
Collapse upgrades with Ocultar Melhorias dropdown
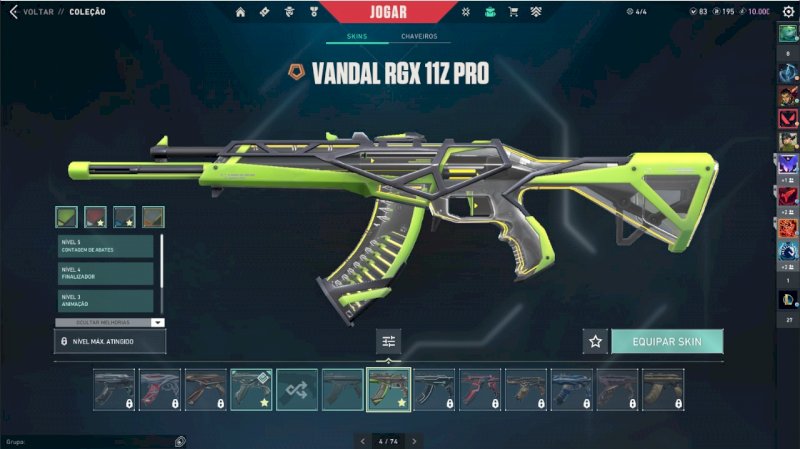point(157,322)
